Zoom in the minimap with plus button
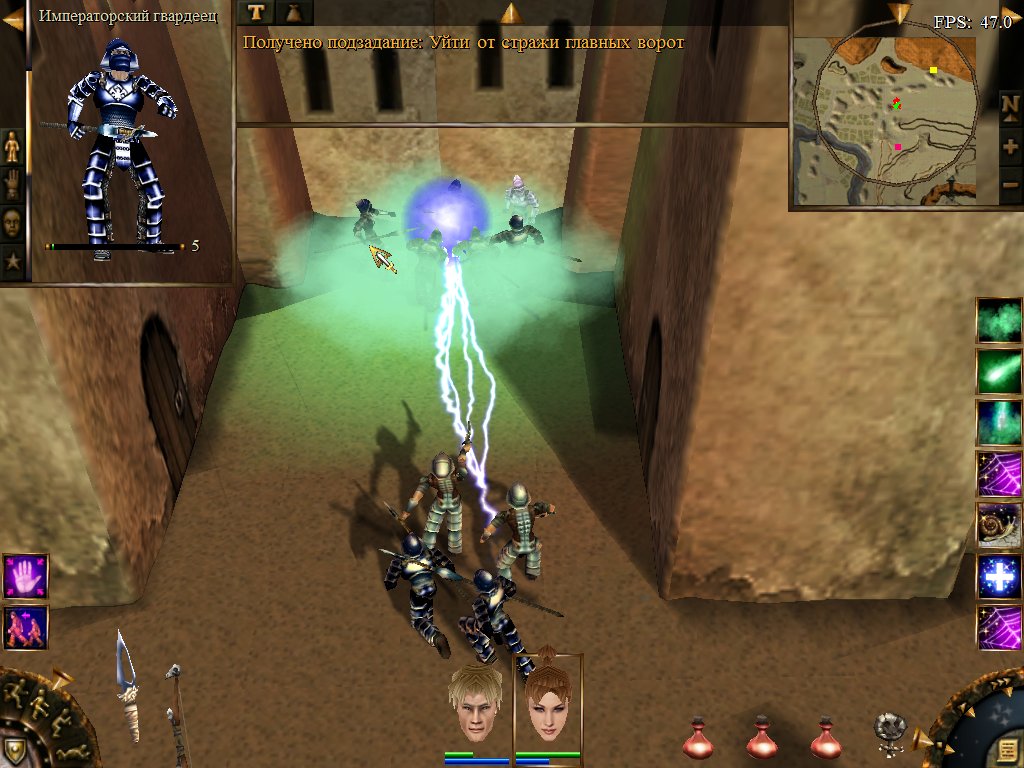1024x768 pixels. 1010,146
